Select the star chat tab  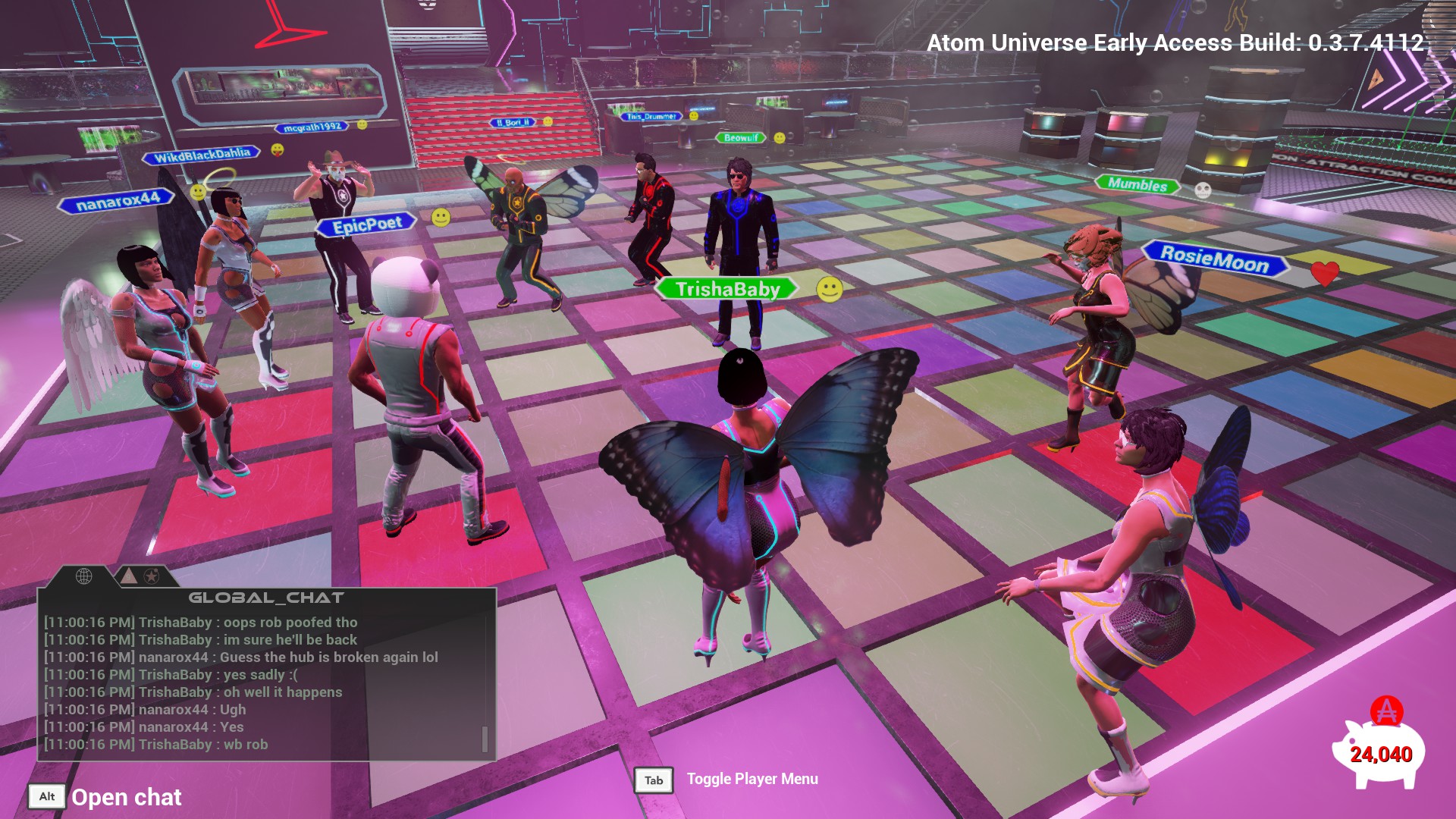(152, 576)
